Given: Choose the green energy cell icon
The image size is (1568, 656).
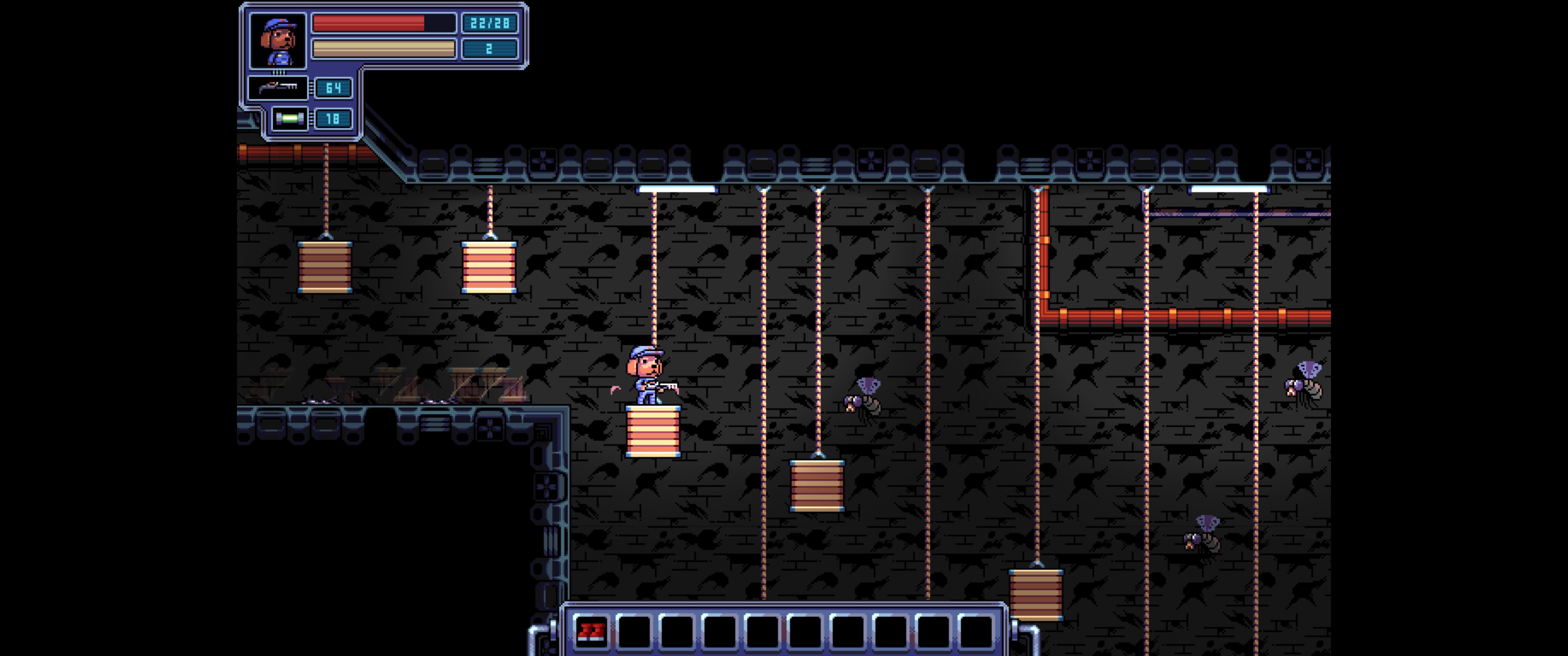Looking at the screenshot, I should (289, 118).
